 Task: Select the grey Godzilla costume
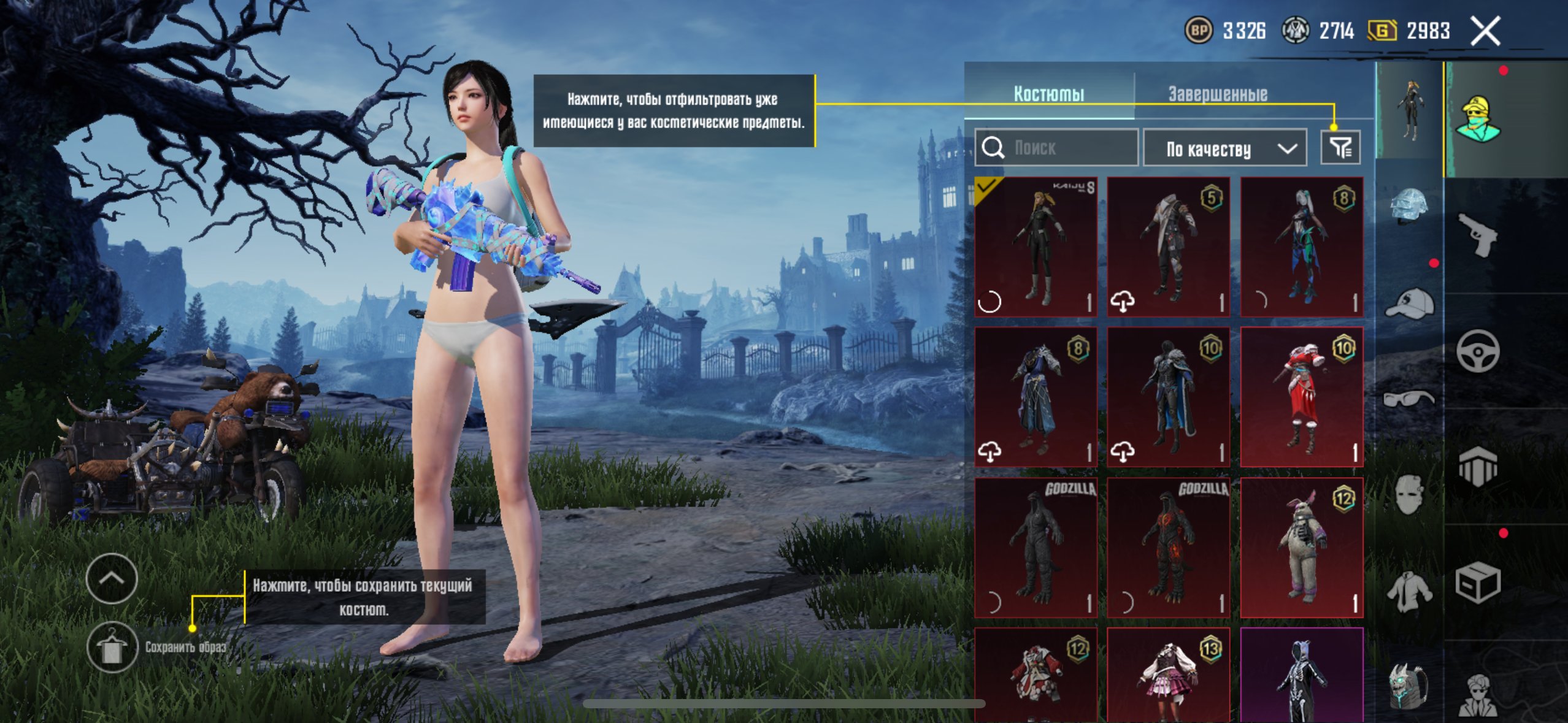(1036, 547)
